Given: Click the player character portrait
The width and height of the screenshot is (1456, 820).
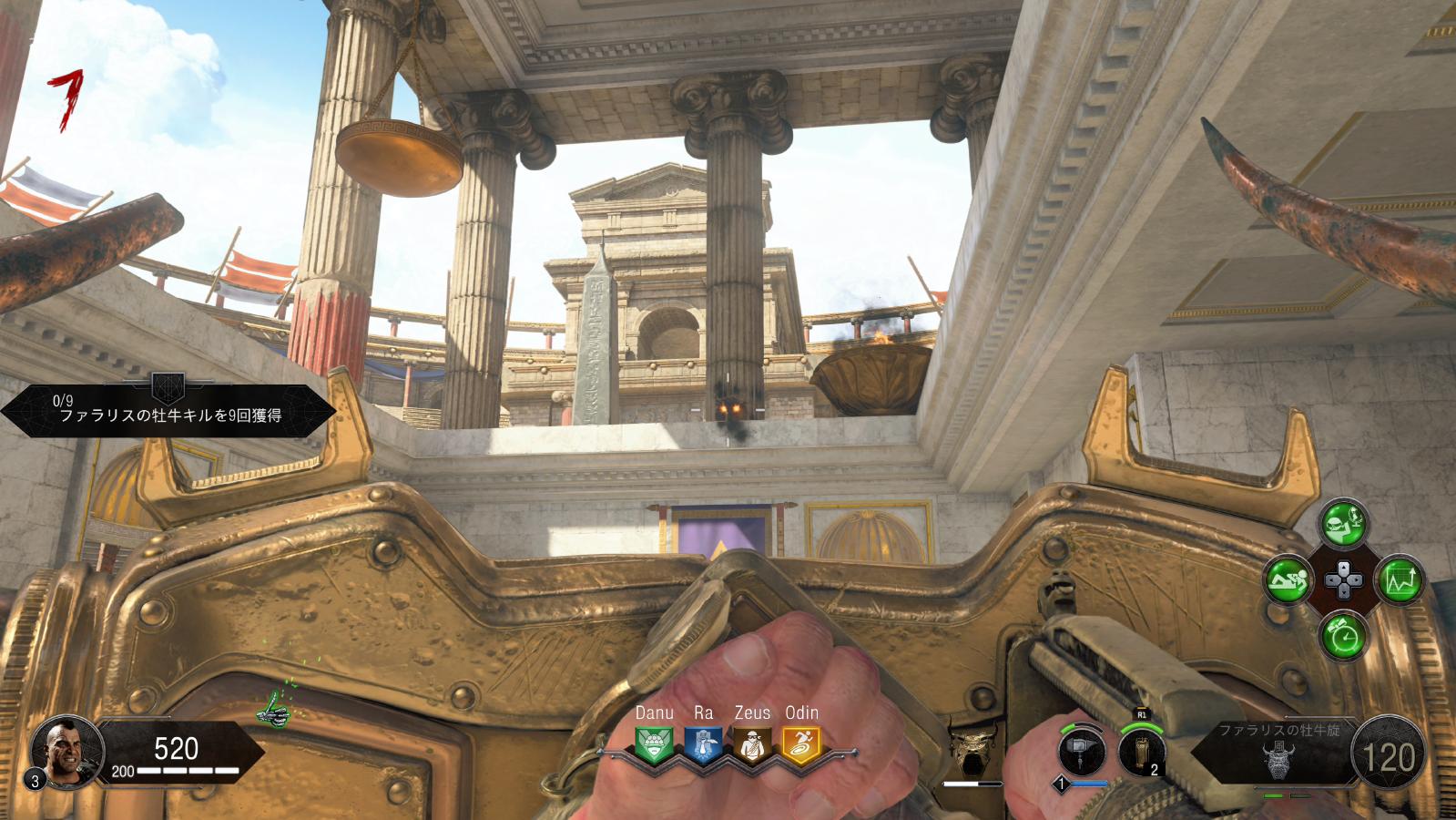Looking at the screenshot, I should [64, 753].
